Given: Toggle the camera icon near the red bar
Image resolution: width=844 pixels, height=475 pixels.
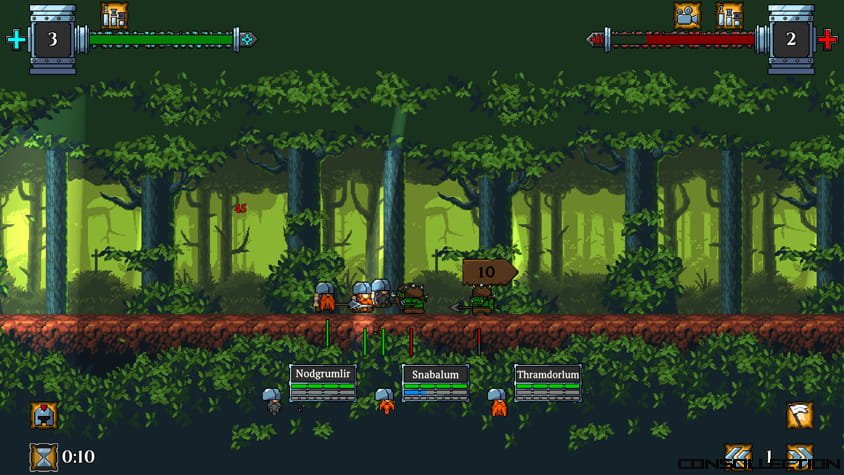Looking at the screenshot, I should 687,15.
